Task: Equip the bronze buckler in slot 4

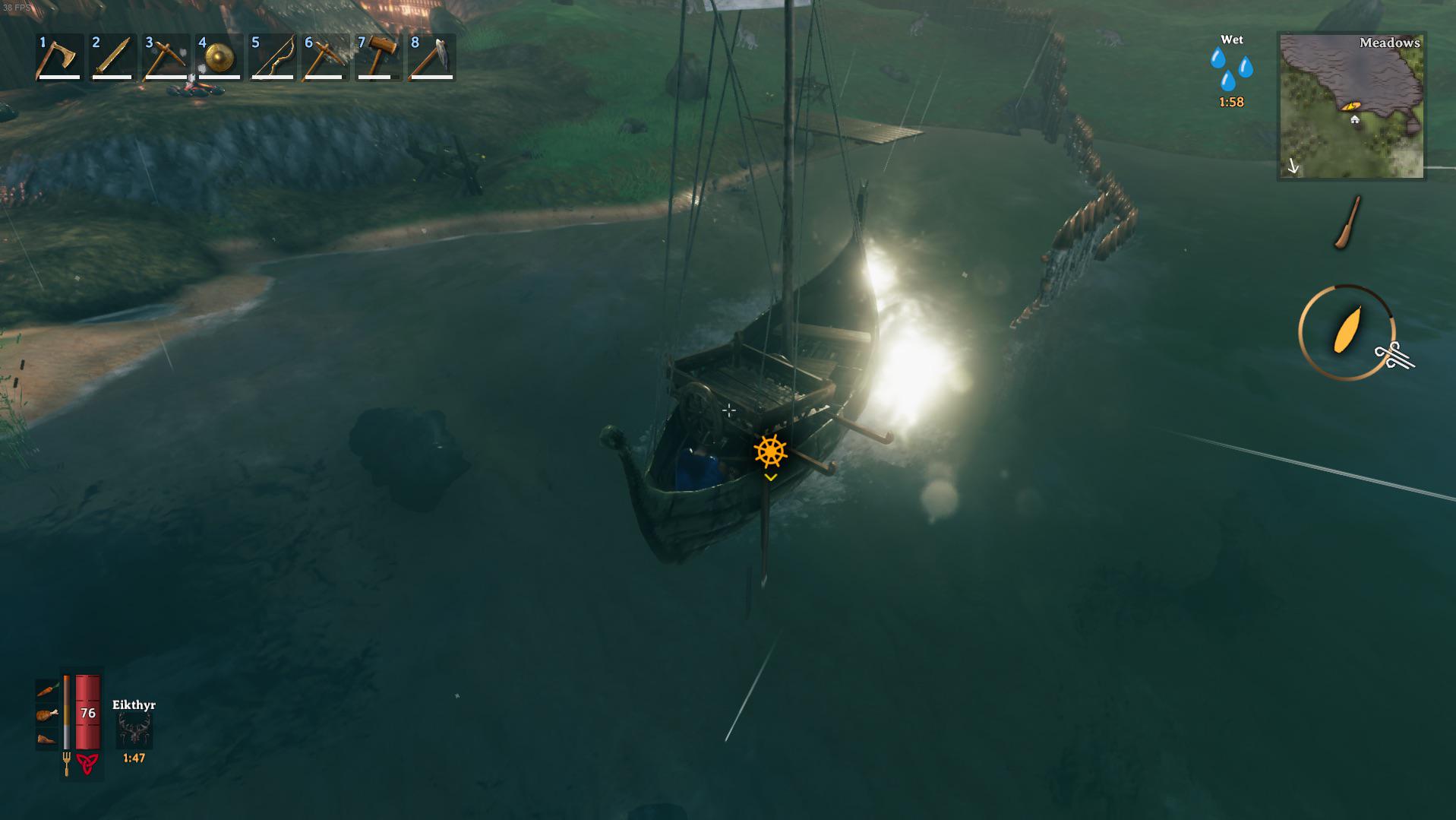Action: click(219, 59)
